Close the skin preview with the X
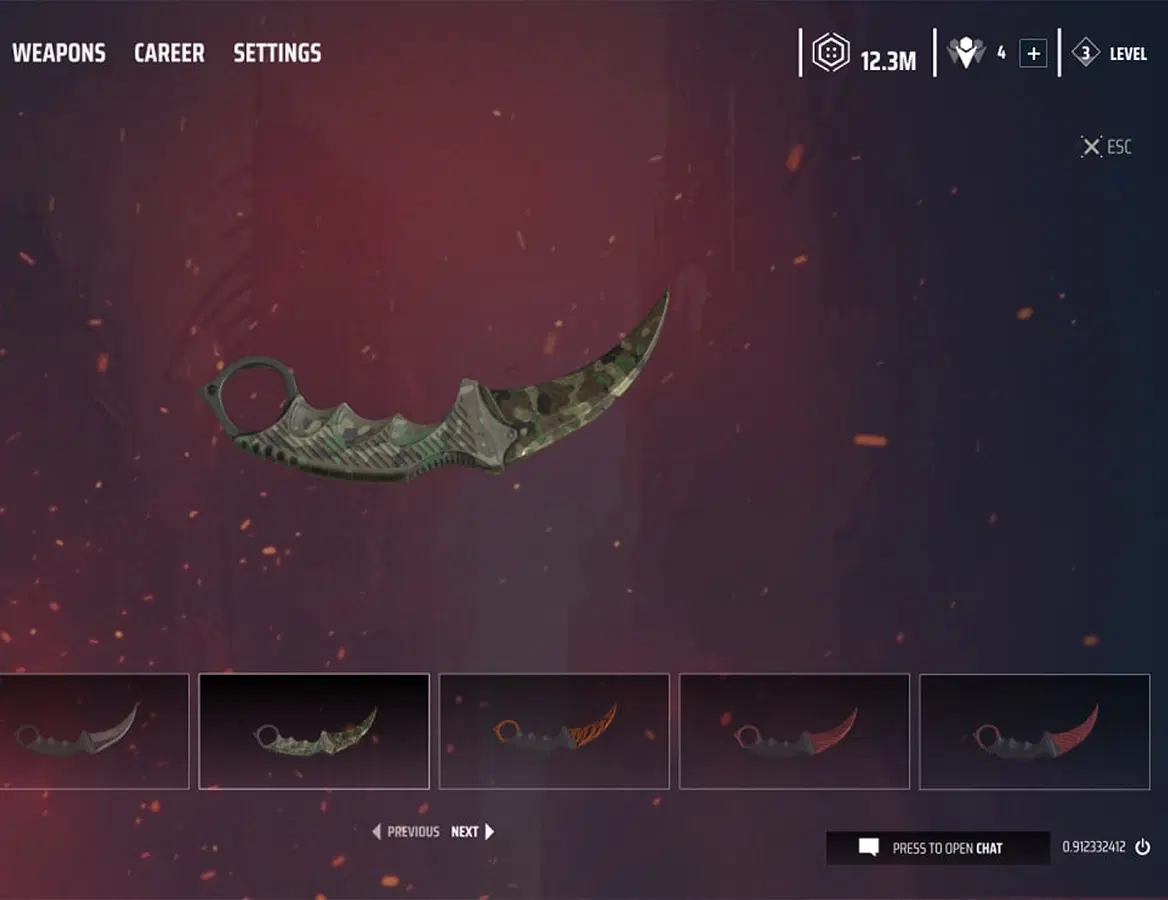 pyautogui.click(x=1091, y=147)
